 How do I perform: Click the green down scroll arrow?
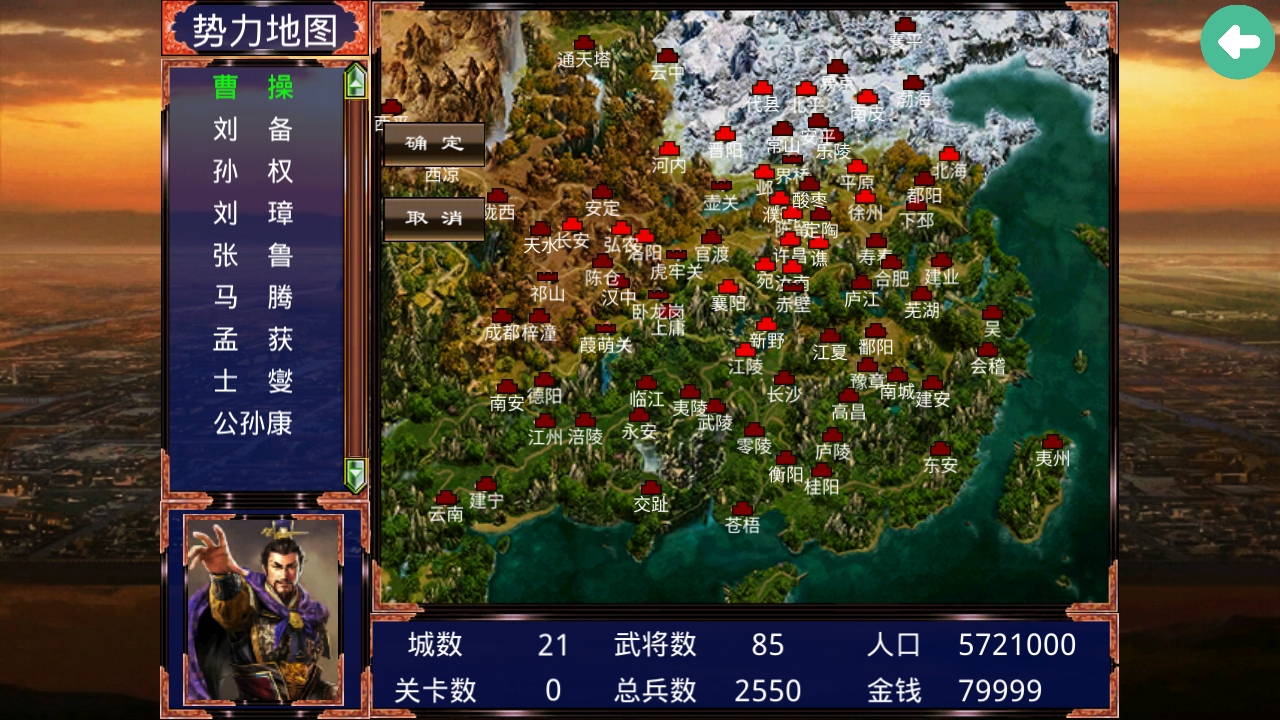(354, 477)
